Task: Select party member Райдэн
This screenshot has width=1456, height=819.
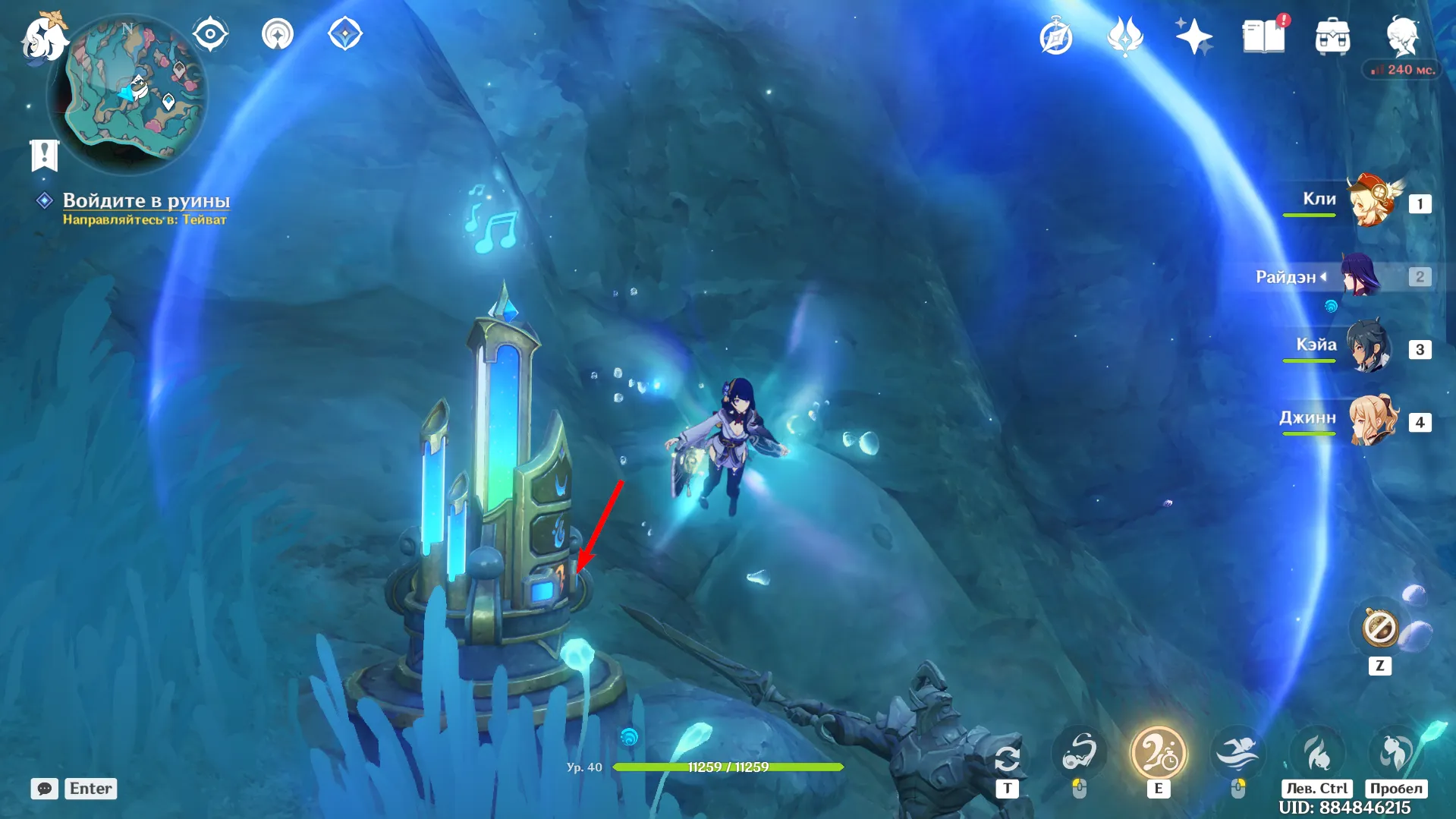Action: coord(1361,276)
